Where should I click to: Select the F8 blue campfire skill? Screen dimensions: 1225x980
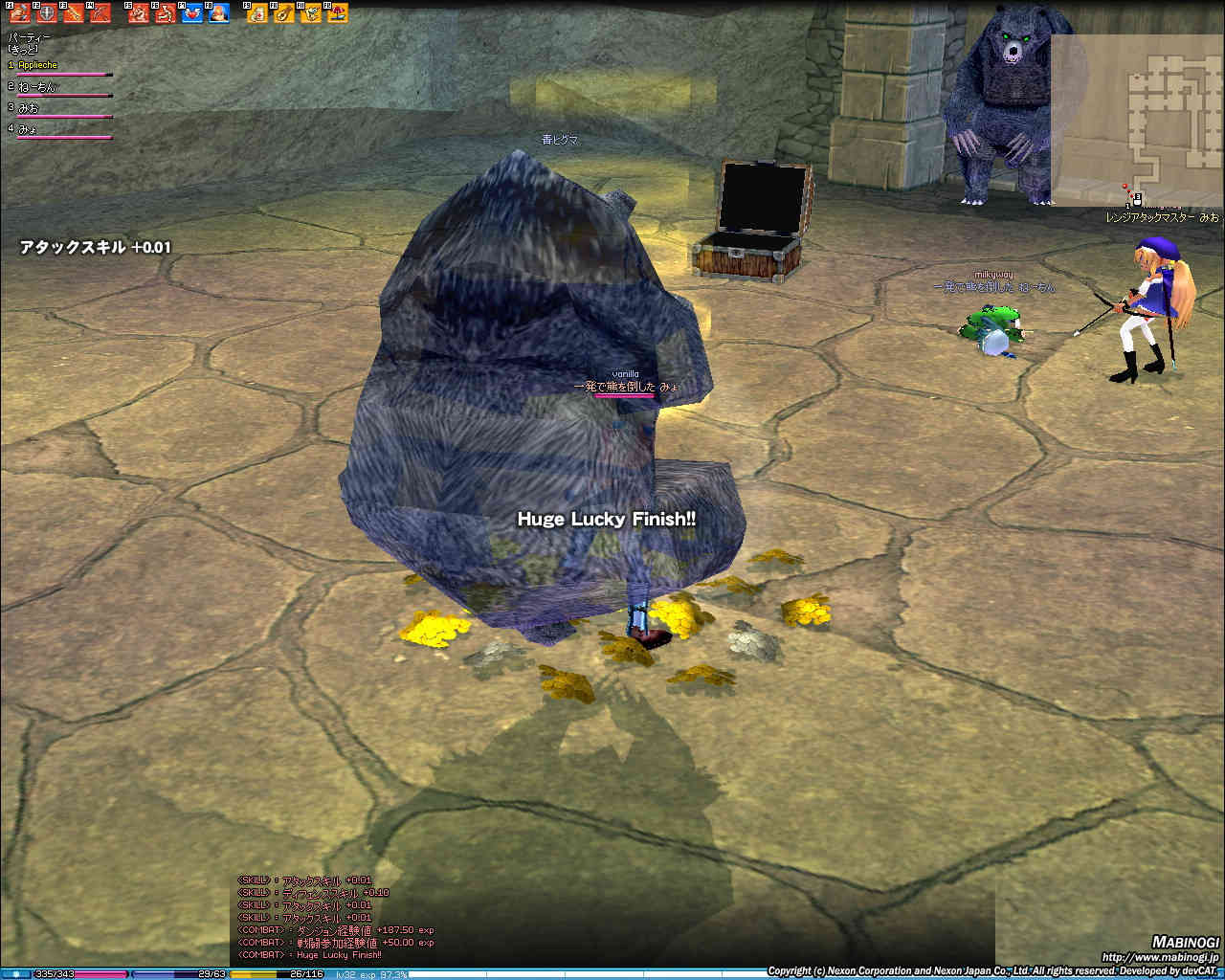tap(219, 13)
